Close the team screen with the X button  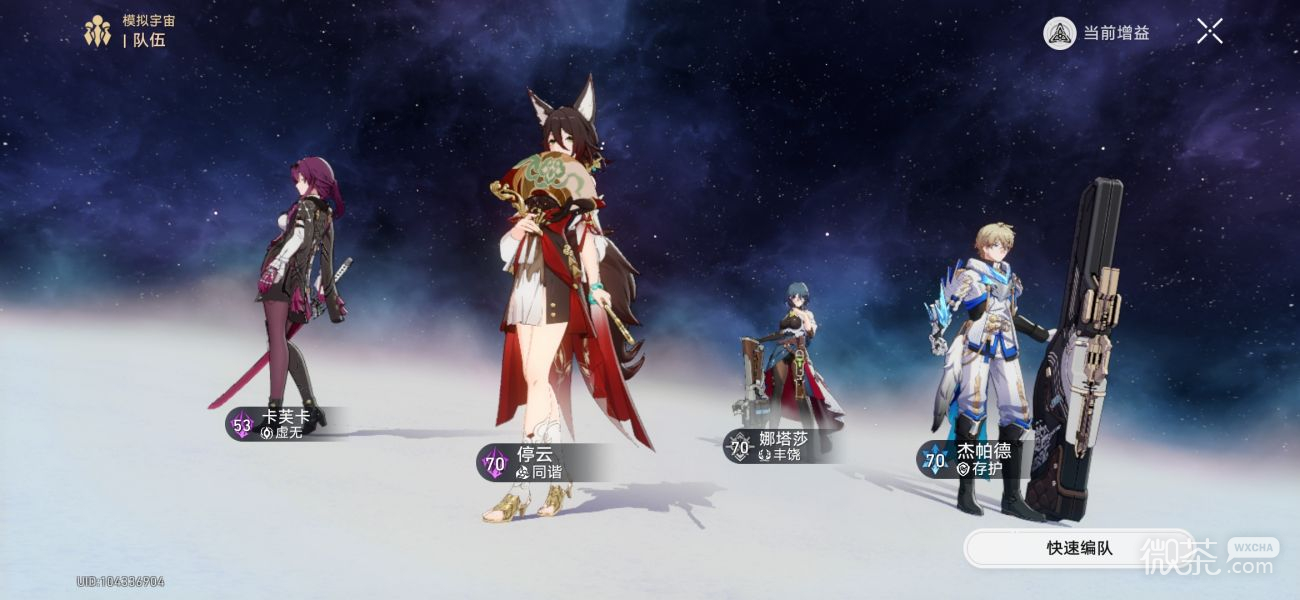click(1209, 32)
